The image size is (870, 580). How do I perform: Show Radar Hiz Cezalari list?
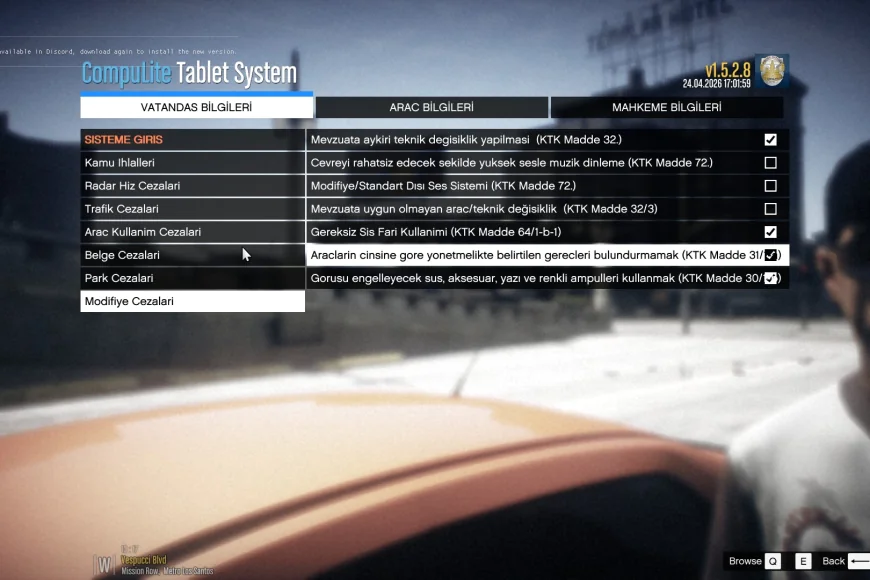point(192,186)
